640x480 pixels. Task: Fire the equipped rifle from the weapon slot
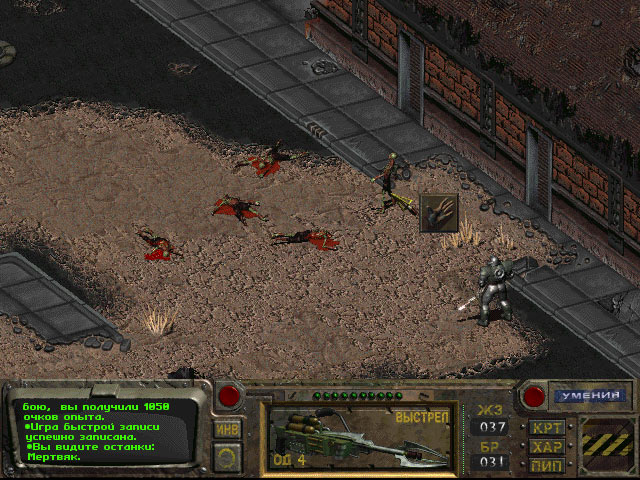tap(361, 437)
